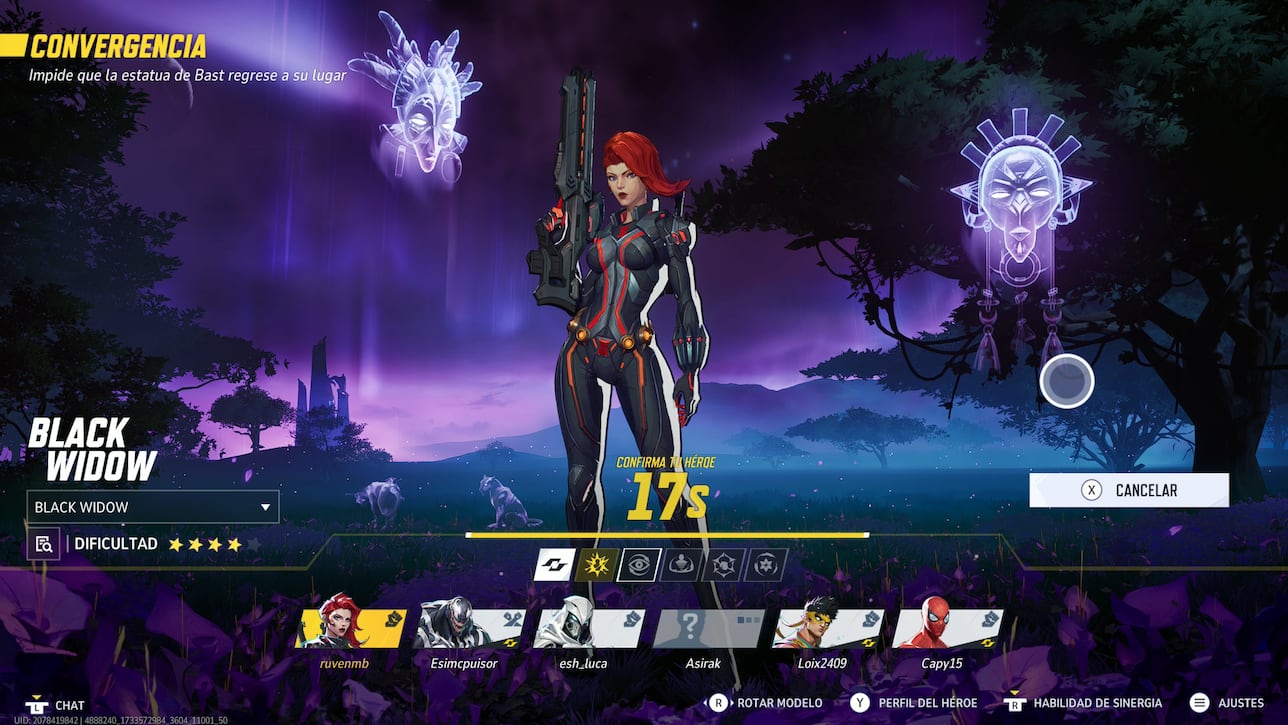Screen dimensions: 1288x725
Task: Select the eye-shaped ability icon
Action: pyautogui.click(x=639, y=565)
